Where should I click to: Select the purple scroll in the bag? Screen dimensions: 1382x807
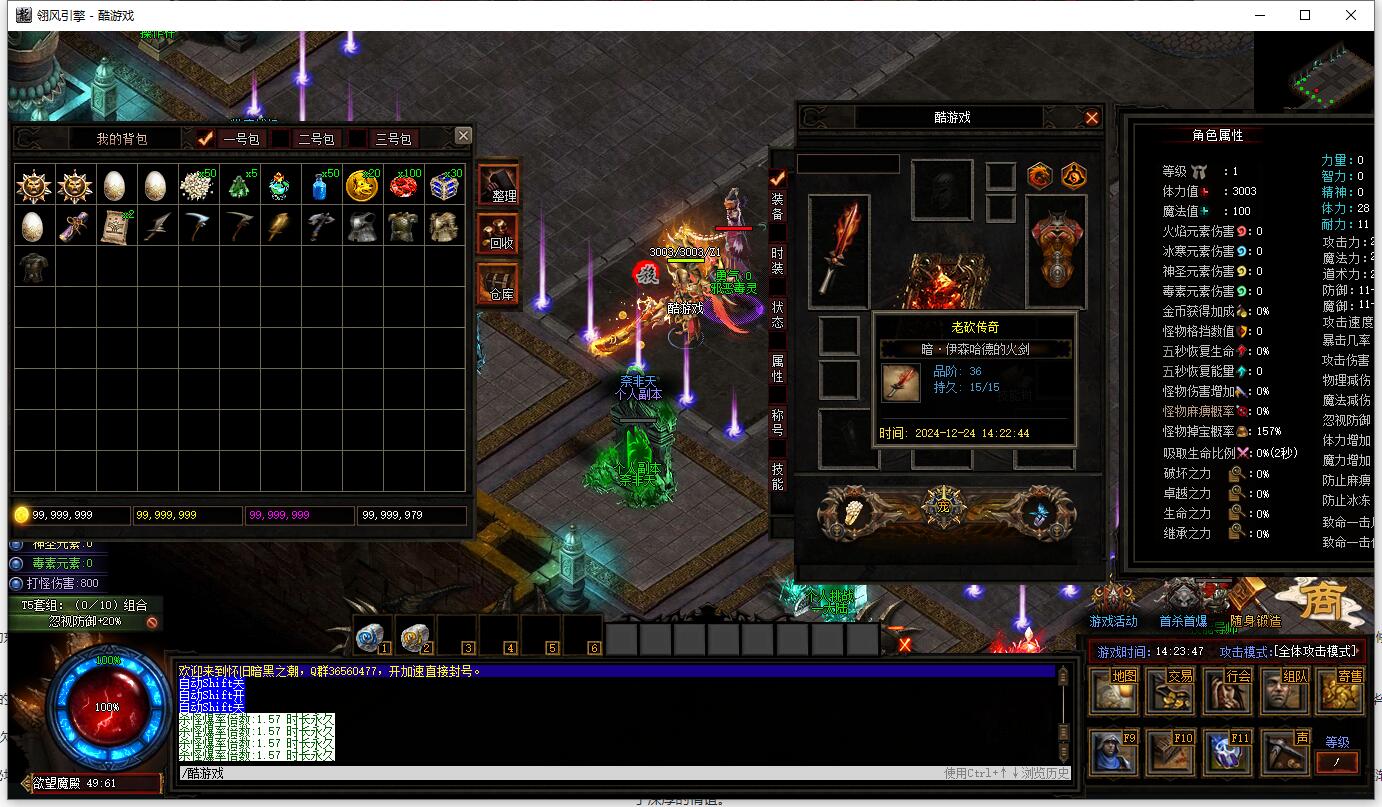point(71,227)
